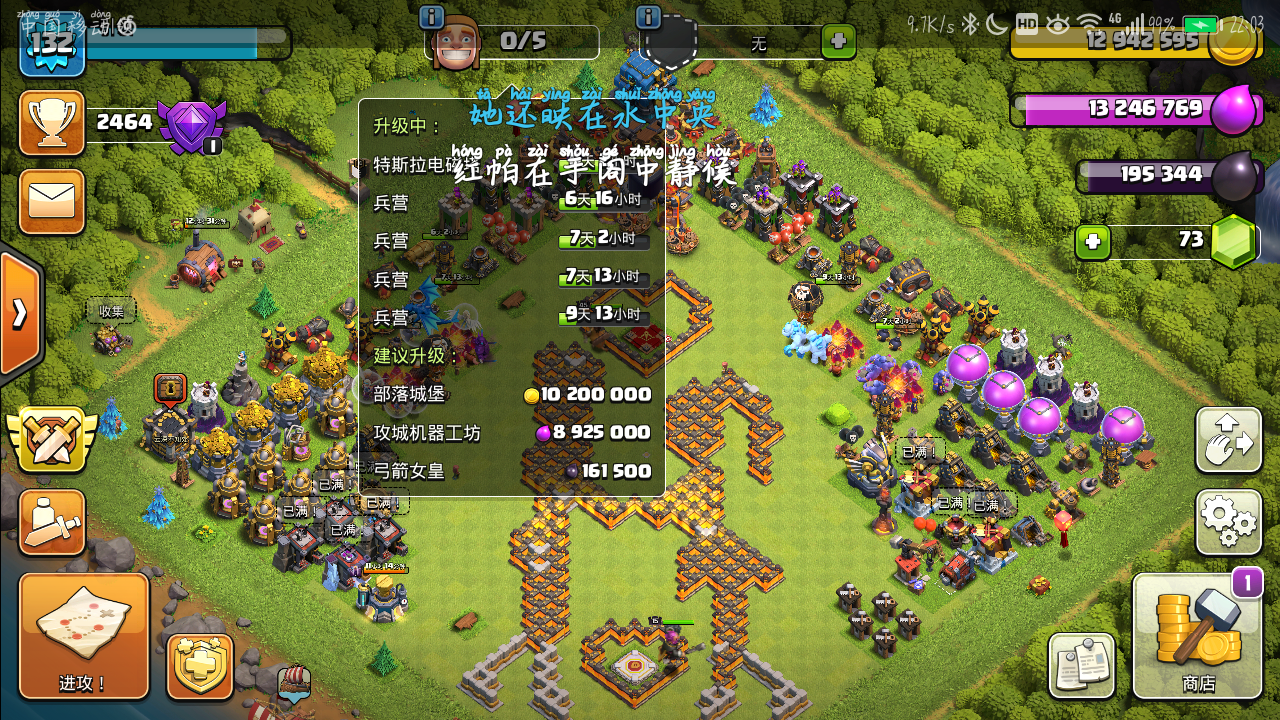Open the news scroll icon

(x=1081, y=665)
